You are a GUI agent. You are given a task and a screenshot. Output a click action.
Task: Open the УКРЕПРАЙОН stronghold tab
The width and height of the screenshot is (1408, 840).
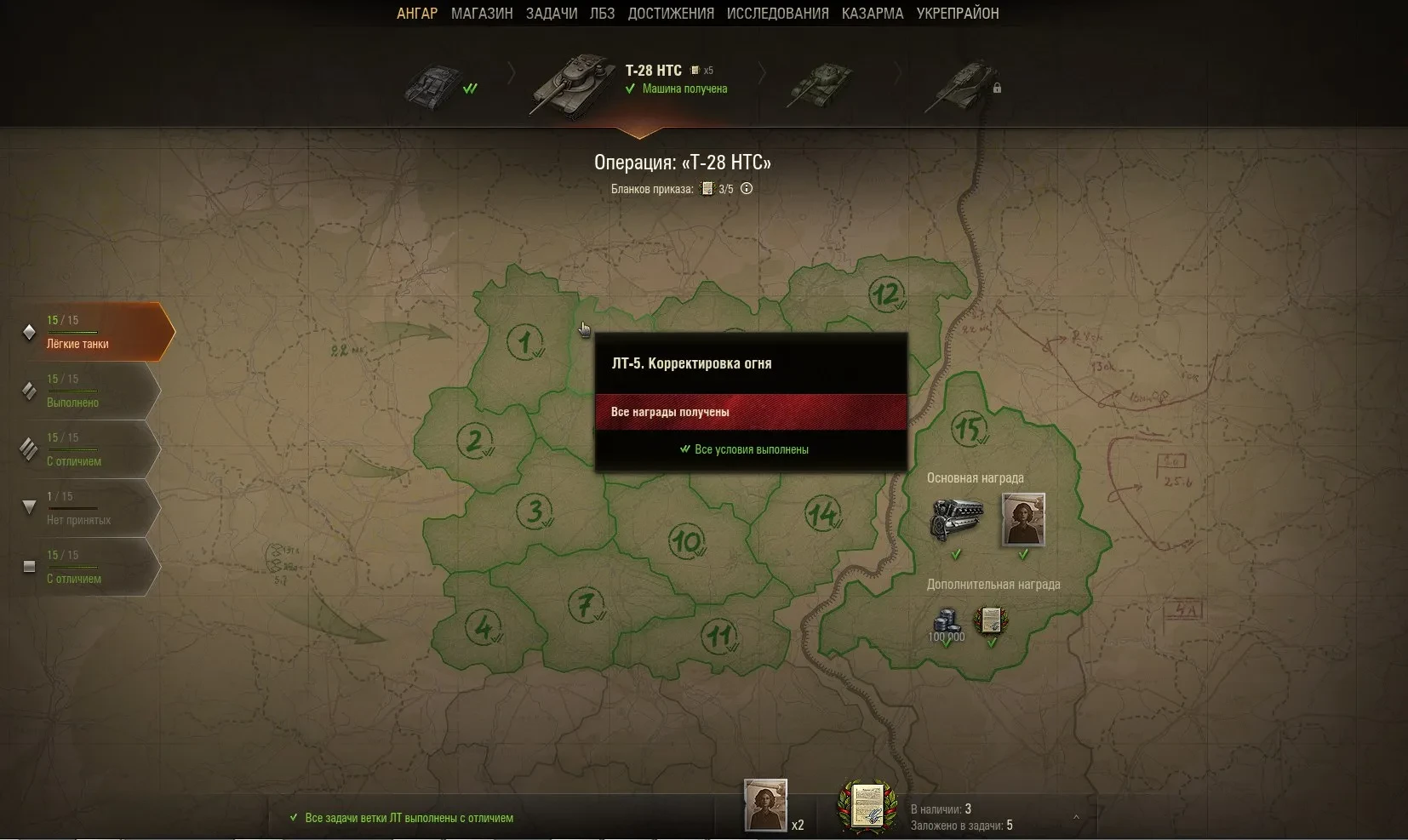(958, 14)
